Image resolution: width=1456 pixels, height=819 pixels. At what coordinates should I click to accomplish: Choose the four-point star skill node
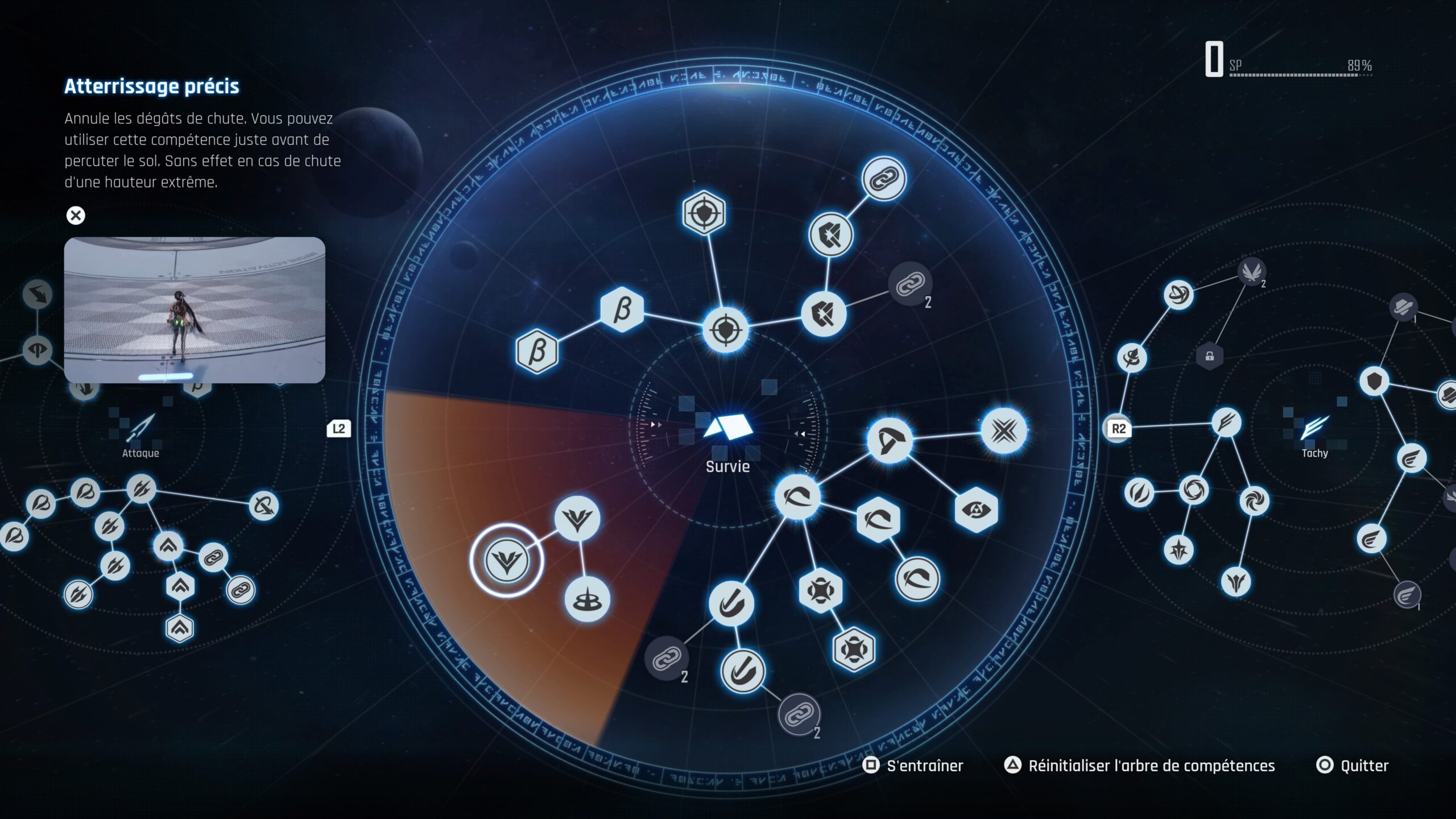click(1178, 549)
